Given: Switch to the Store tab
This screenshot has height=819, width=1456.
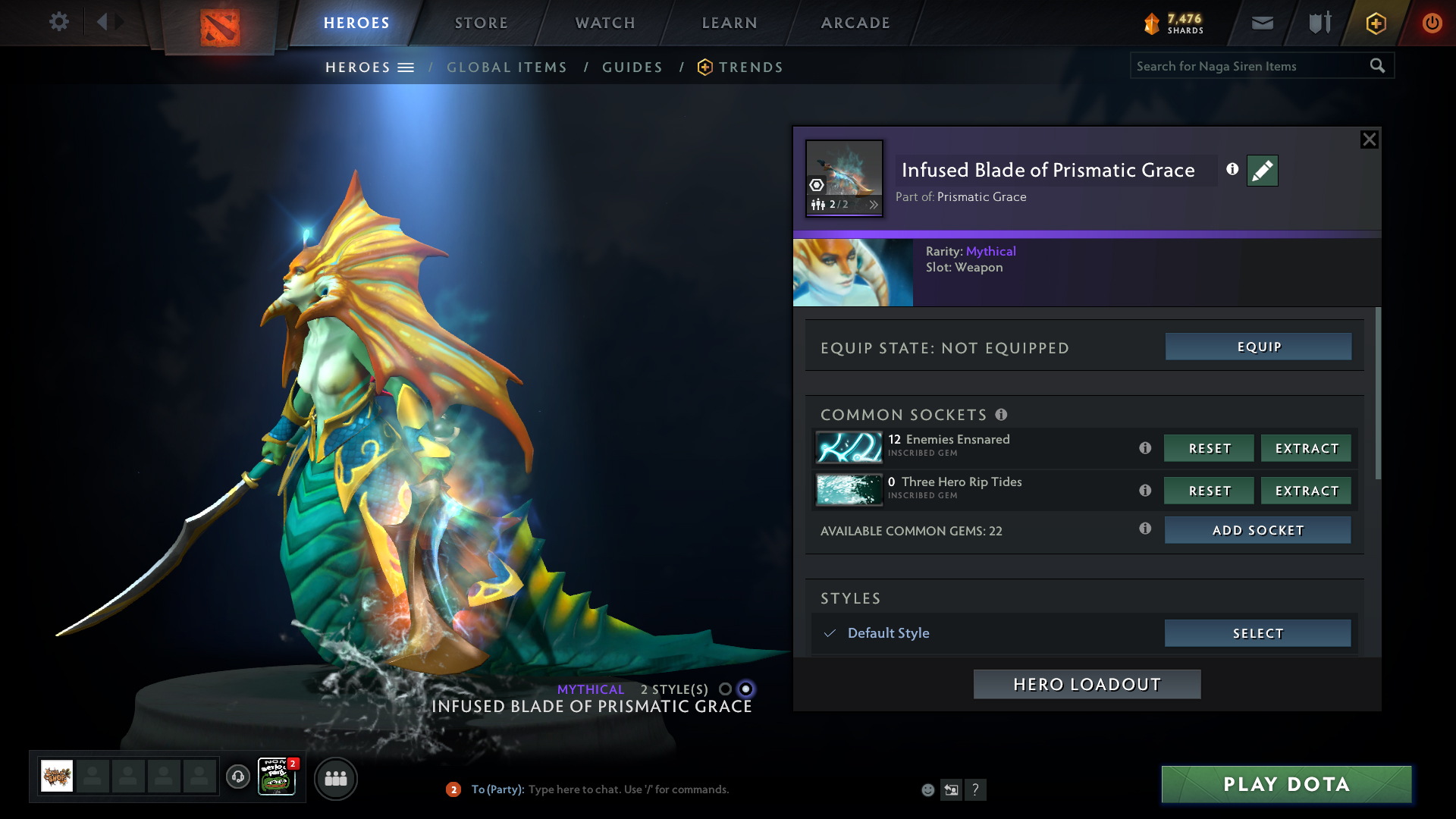Looking at the screenshot, I should pyautogui.click(x=482, y=23).
